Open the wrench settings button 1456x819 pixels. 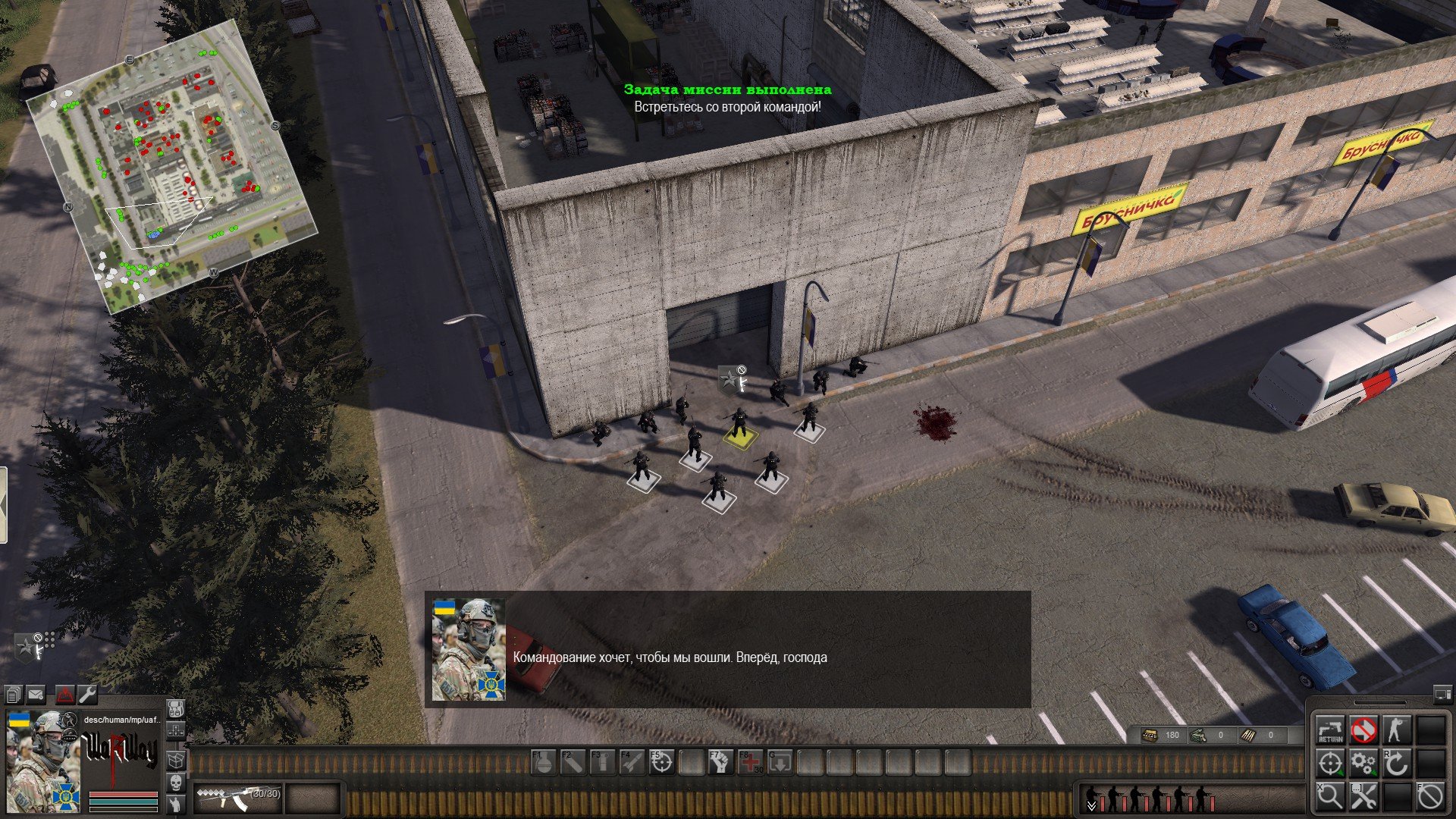(87, 695)
